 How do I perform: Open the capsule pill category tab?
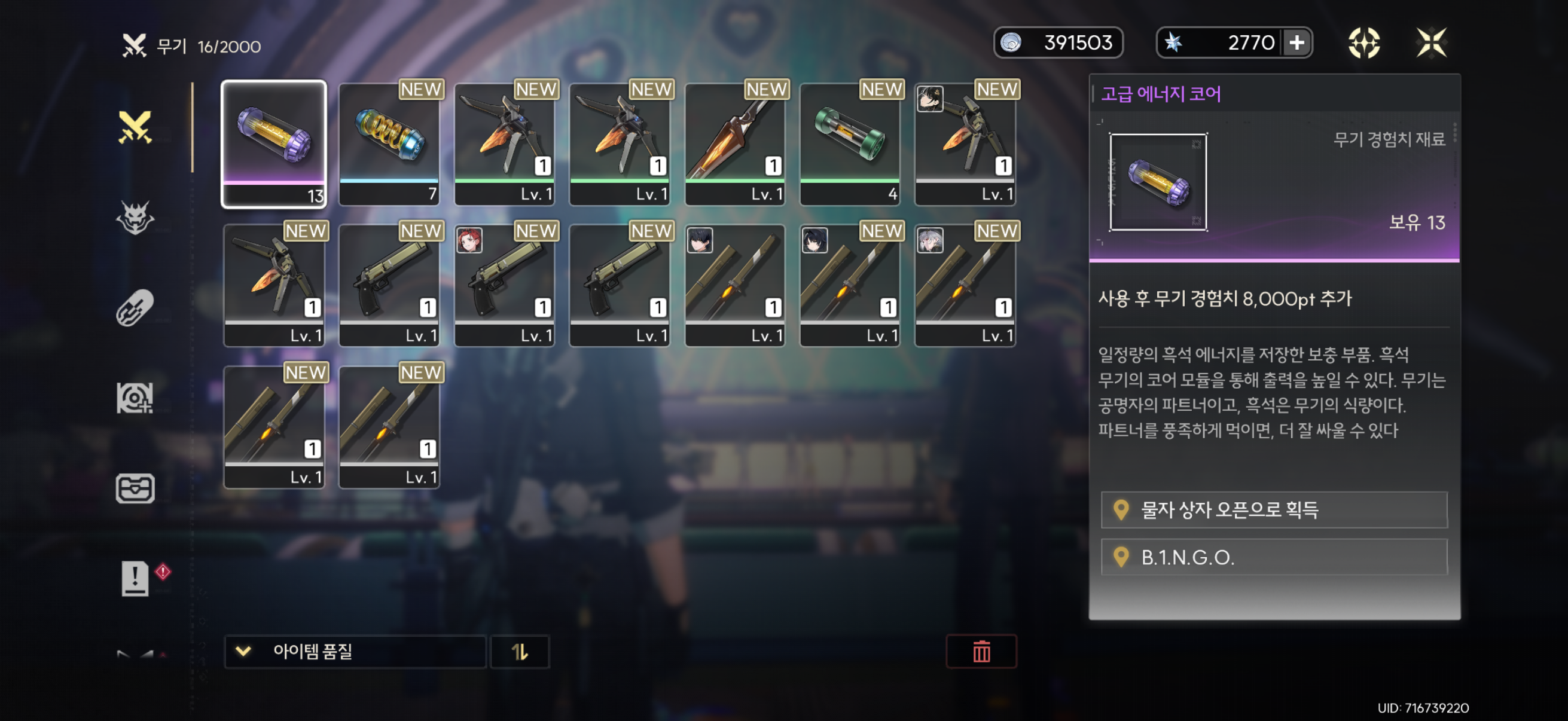(135, 307)
